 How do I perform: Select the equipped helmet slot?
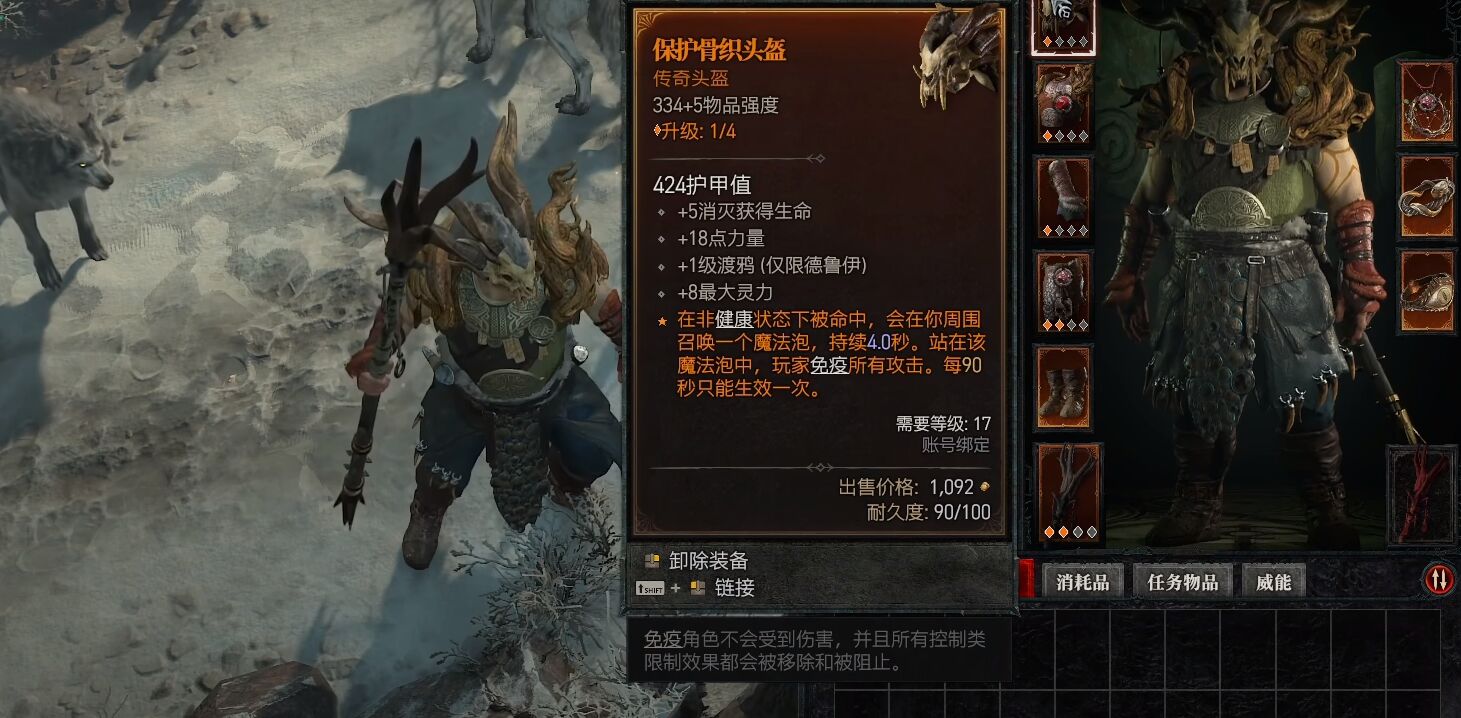1063,25
